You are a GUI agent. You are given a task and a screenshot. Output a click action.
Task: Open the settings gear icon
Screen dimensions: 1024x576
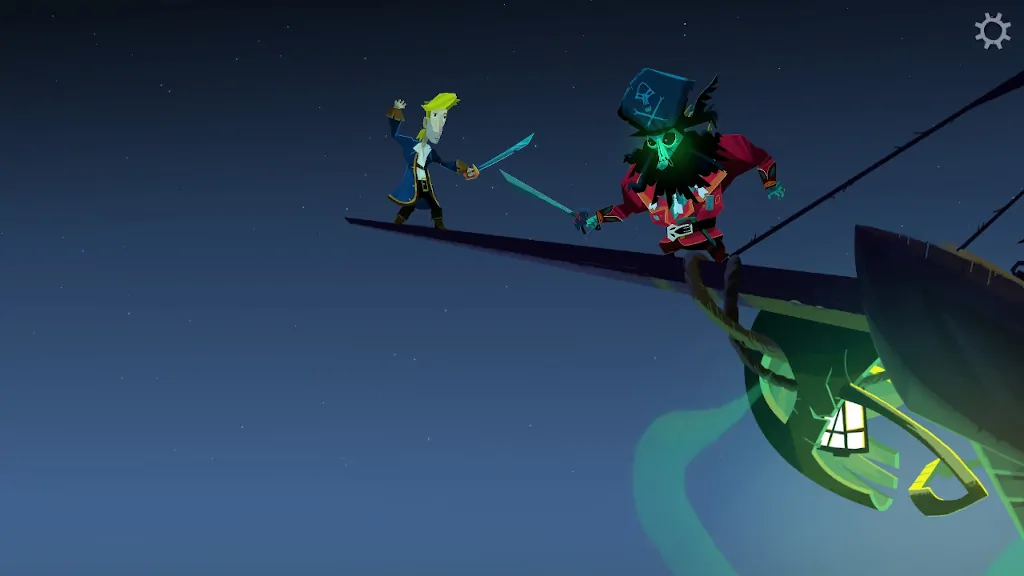click(x=992, y=31)
